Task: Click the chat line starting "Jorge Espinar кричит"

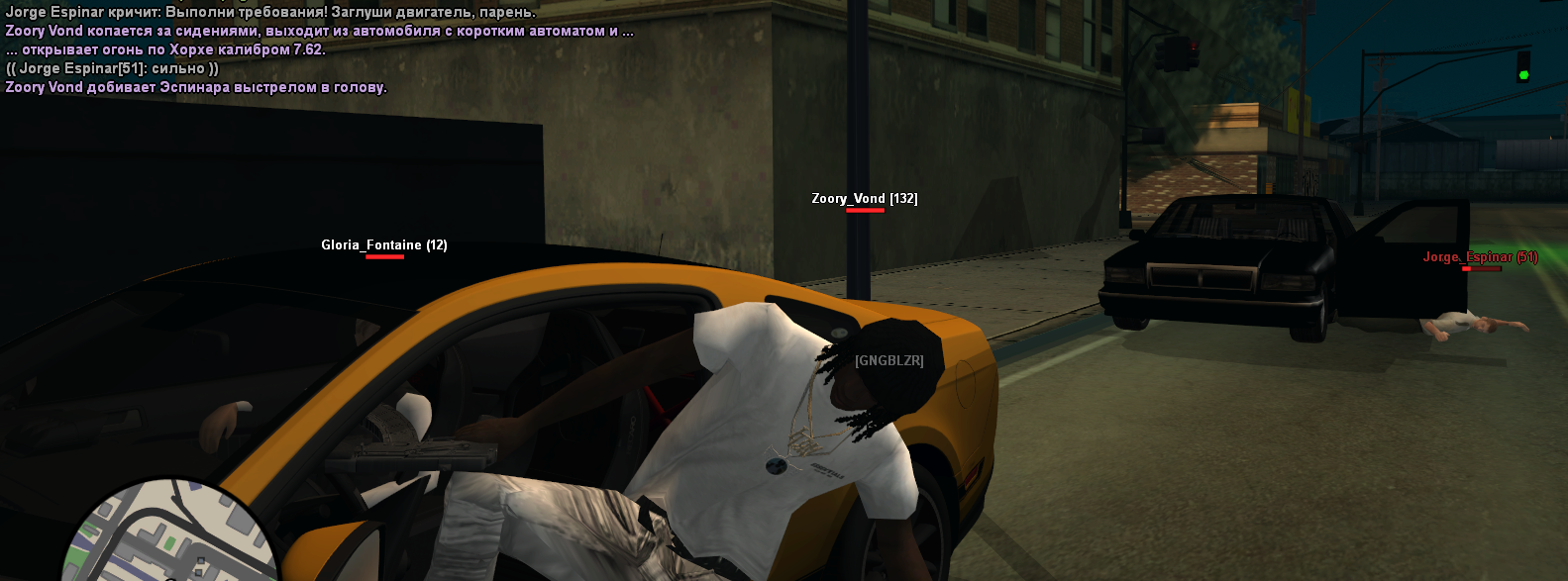Action: (x=270, y=12)
